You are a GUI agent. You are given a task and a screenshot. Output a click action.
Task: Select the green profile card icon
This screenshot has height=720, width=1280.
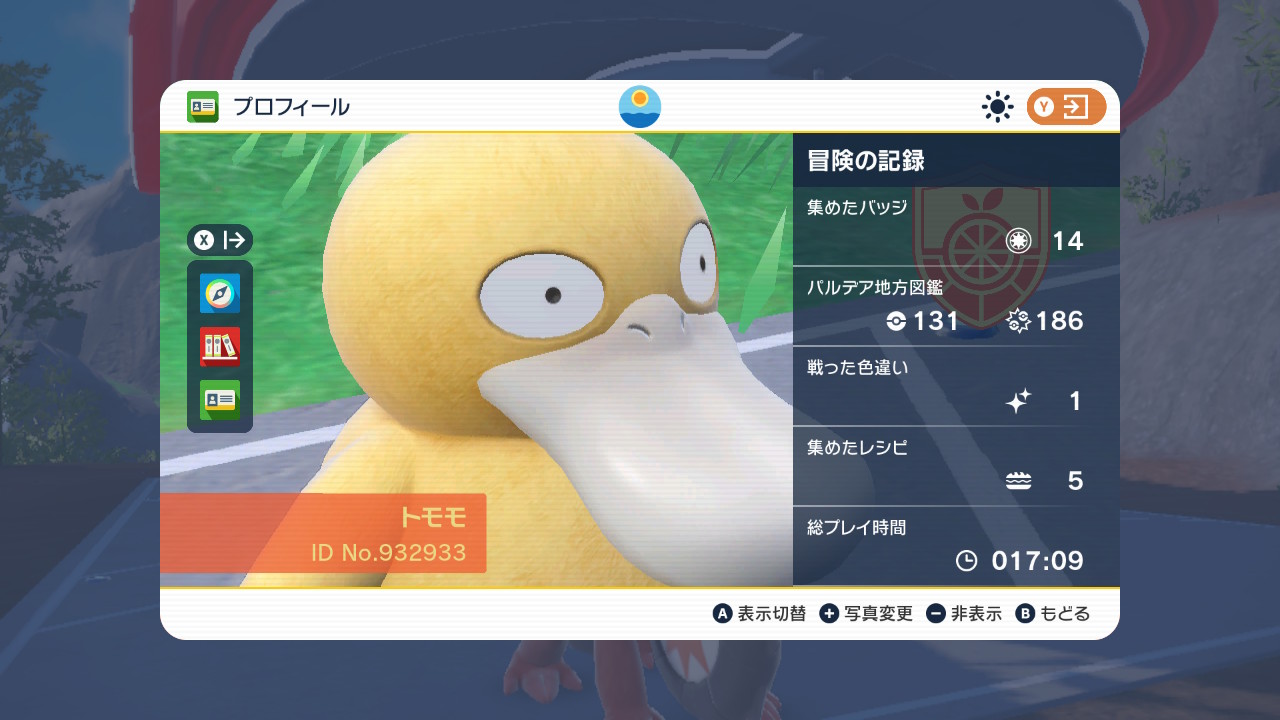[x=219, y=400]
